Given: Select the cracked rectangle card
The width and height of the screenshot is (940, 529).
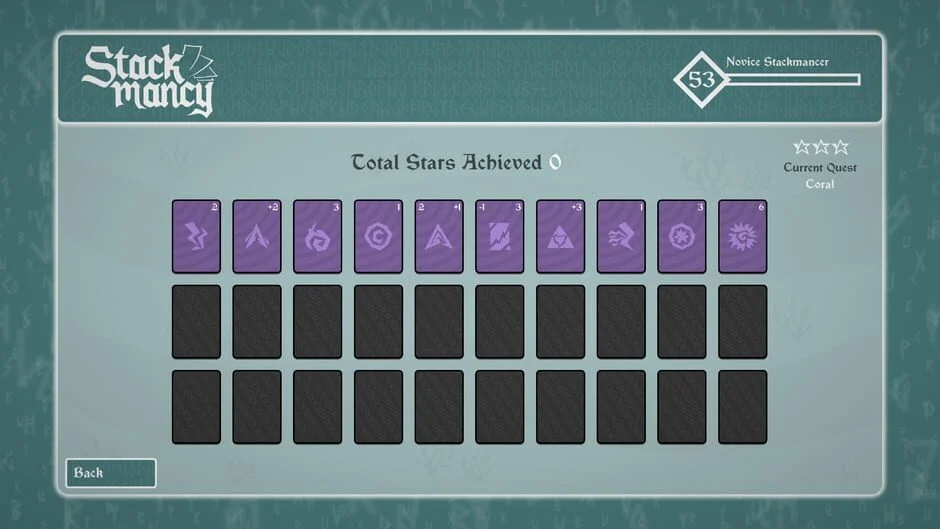Looking at the screenshot, I should click(500, 236).
